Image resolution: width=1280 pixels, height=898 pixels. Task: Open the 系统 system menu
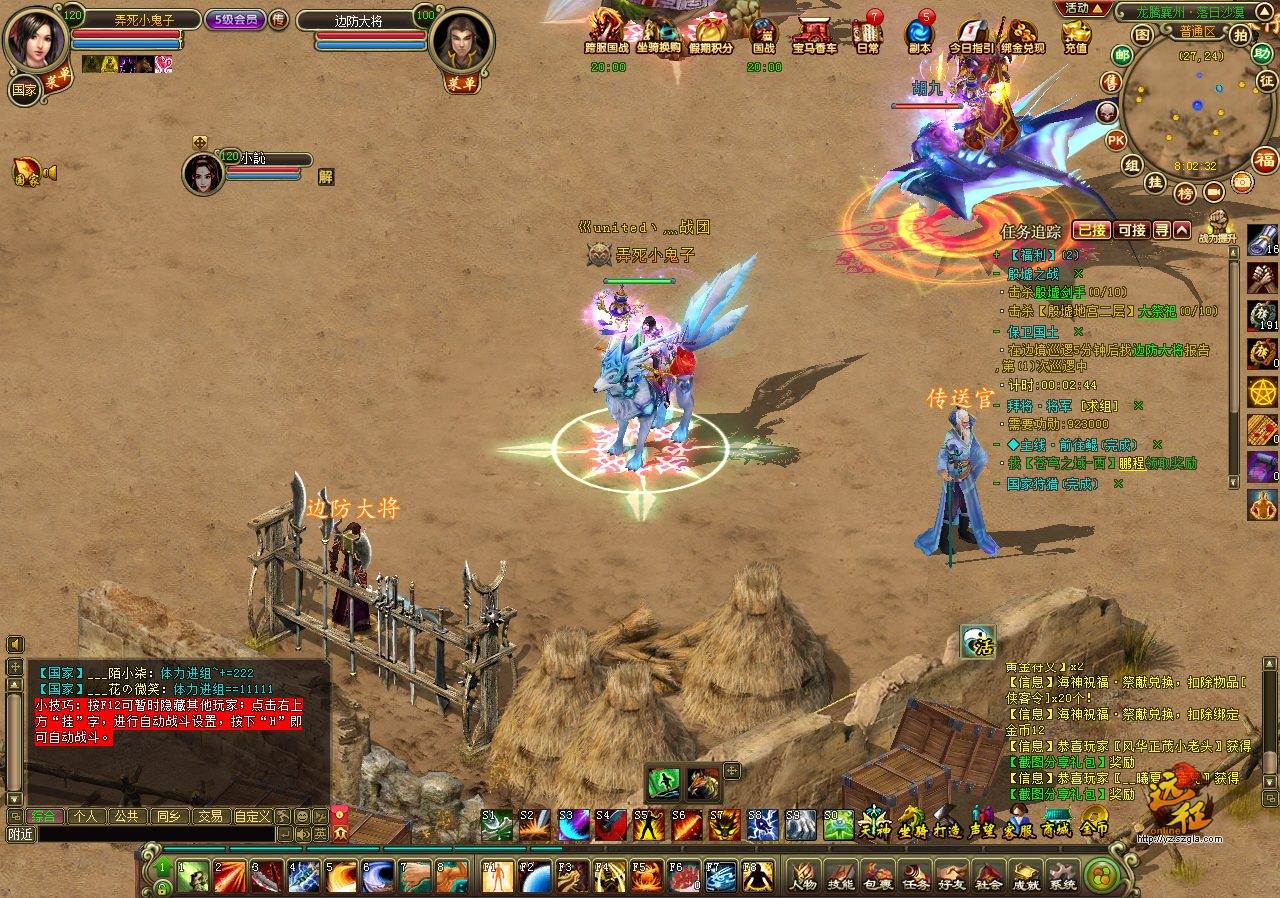pyautogui.click(x=1062, y=874)
